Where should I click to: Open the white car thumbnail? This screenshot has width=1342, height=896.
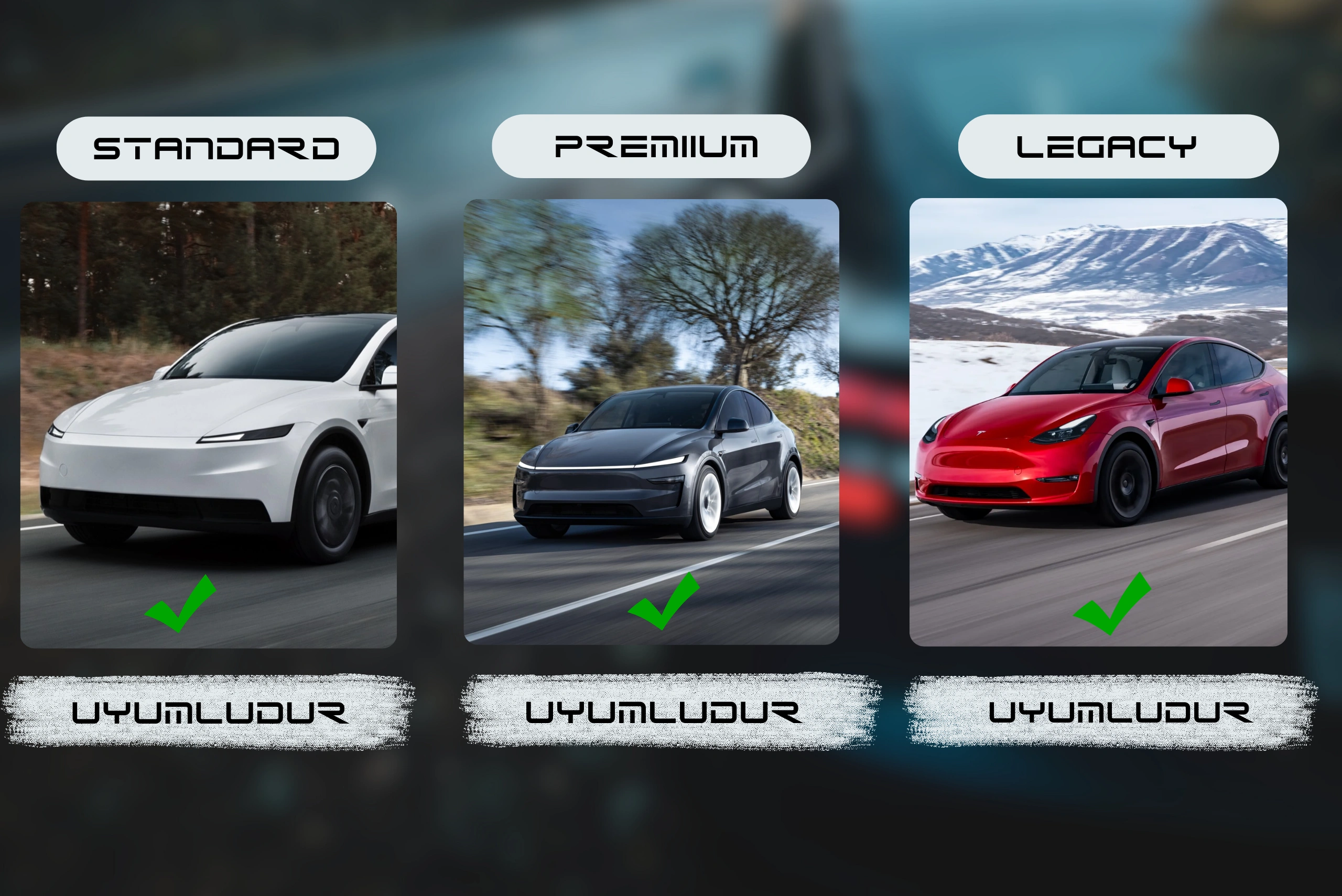click(209, 424)
